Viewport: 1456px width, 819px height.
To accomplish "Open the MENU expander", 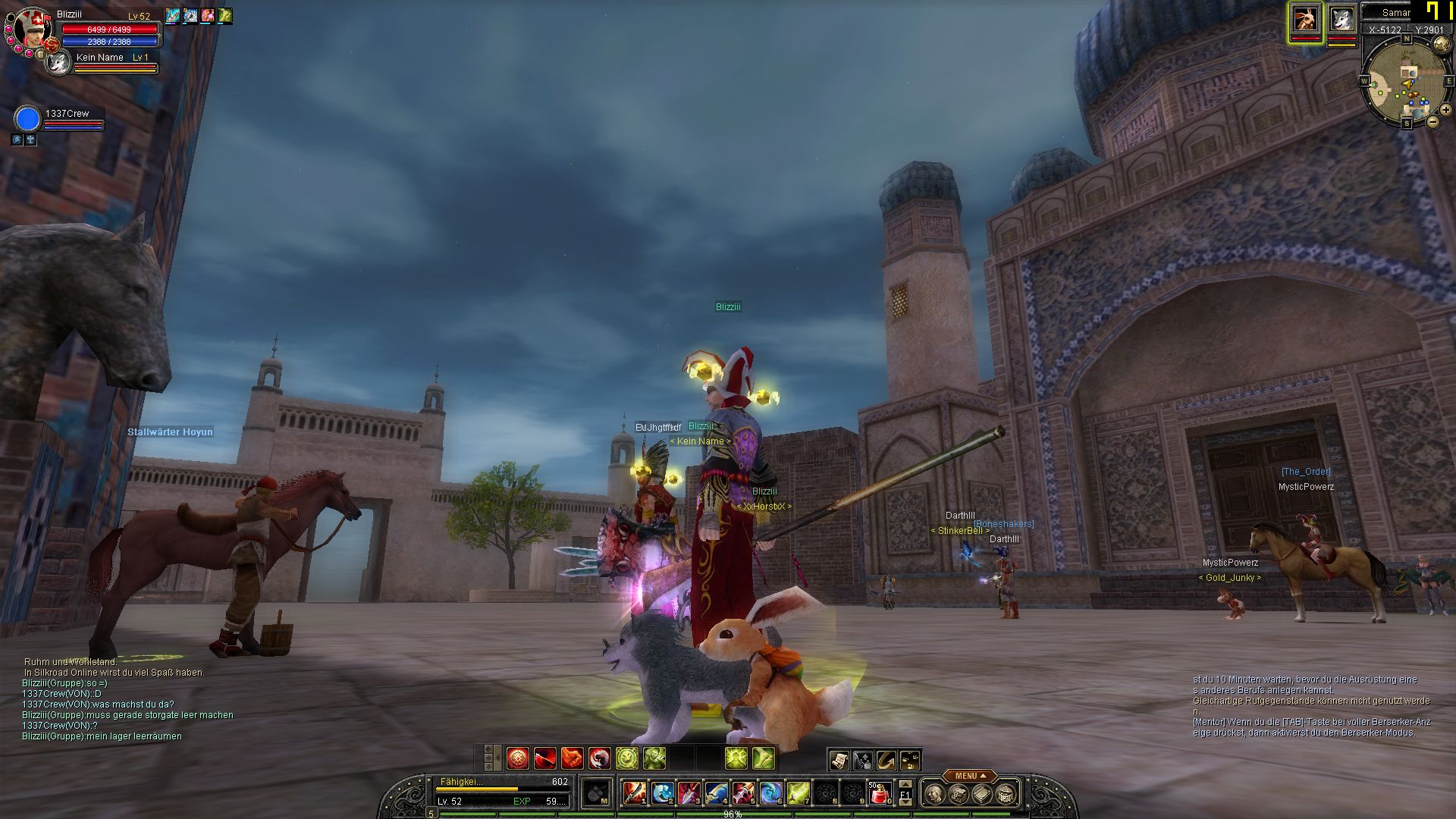I will tap(971, 776).
